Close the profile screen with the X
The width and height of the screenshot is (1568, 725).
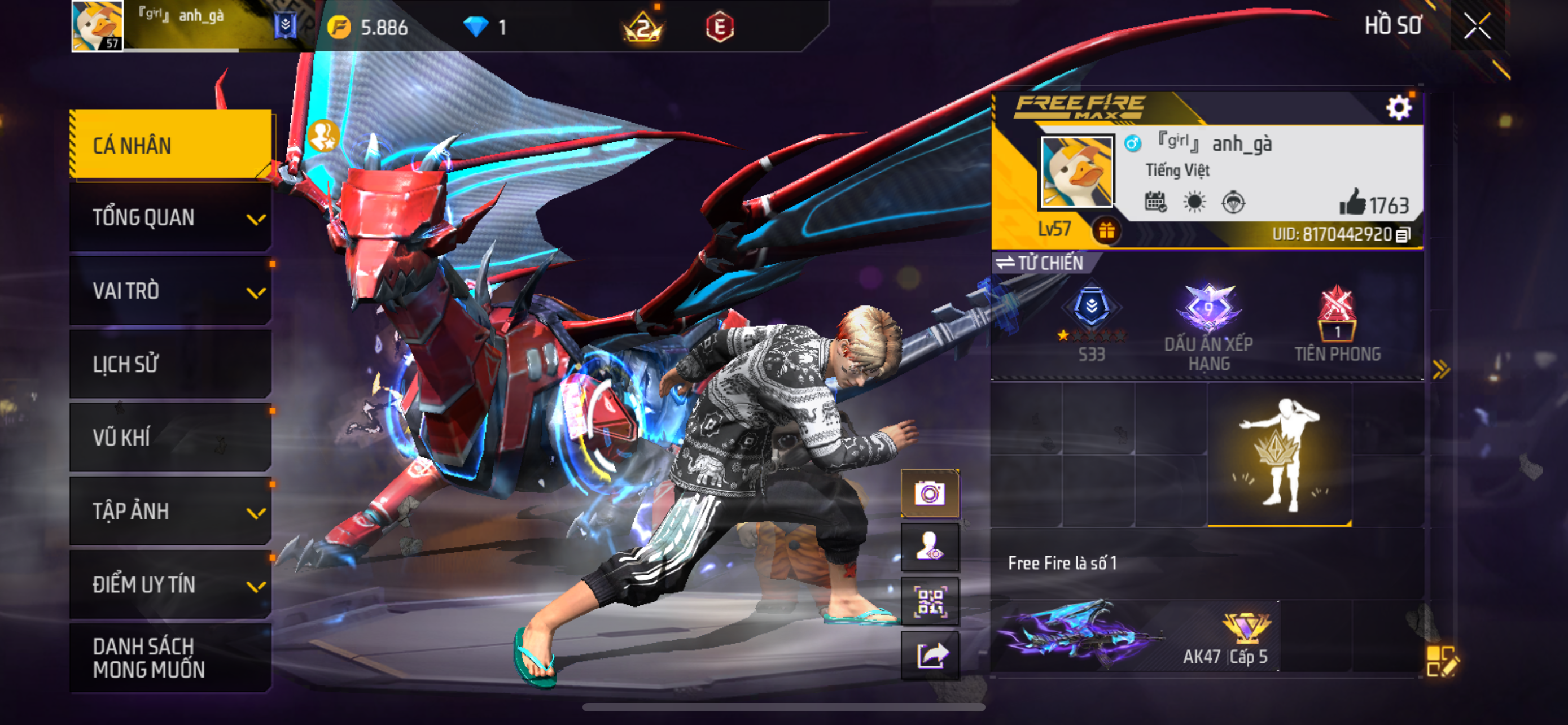1477,26
